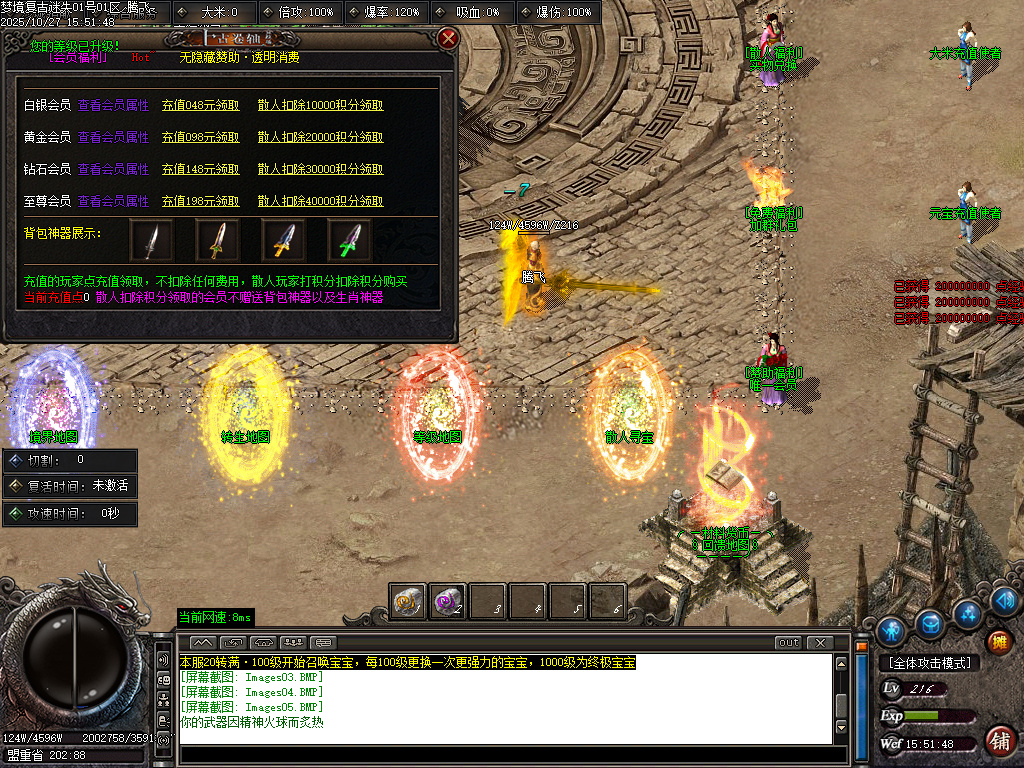Redeem Supreme membership with 40000 points

point(320,201)
